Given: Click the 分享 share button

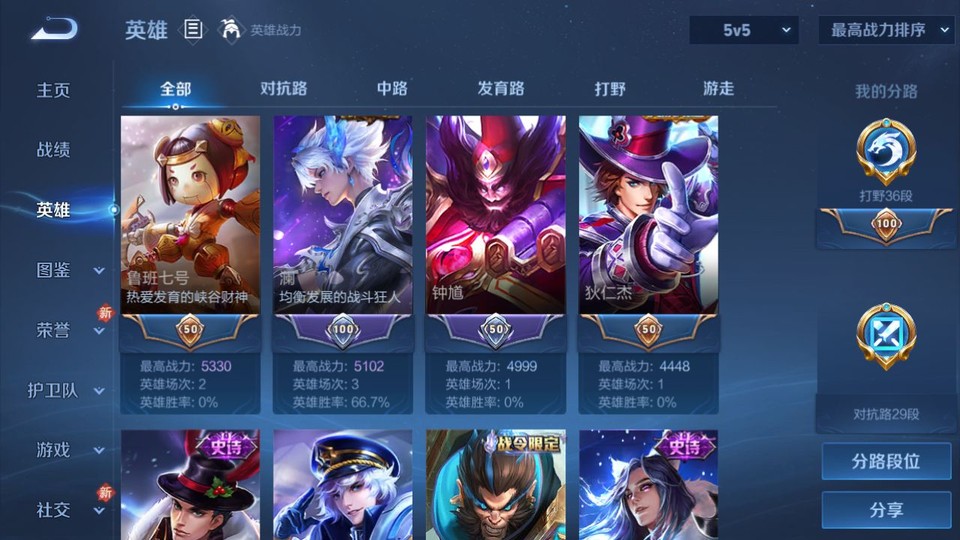Looking at the screenshot, I should pyautogui.click(x=886, y=510).
